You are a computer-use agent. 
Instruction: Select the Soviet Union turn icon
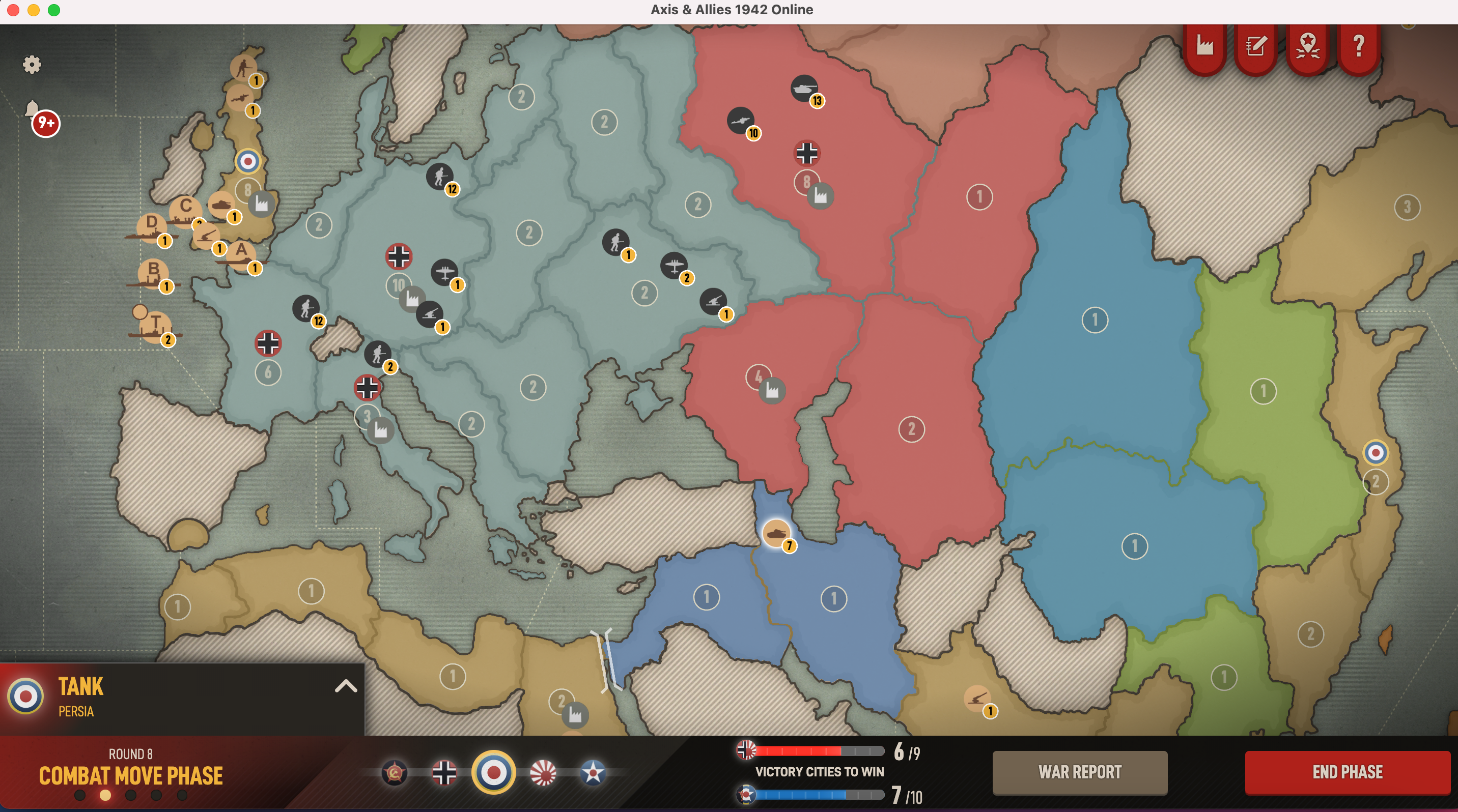395,772
